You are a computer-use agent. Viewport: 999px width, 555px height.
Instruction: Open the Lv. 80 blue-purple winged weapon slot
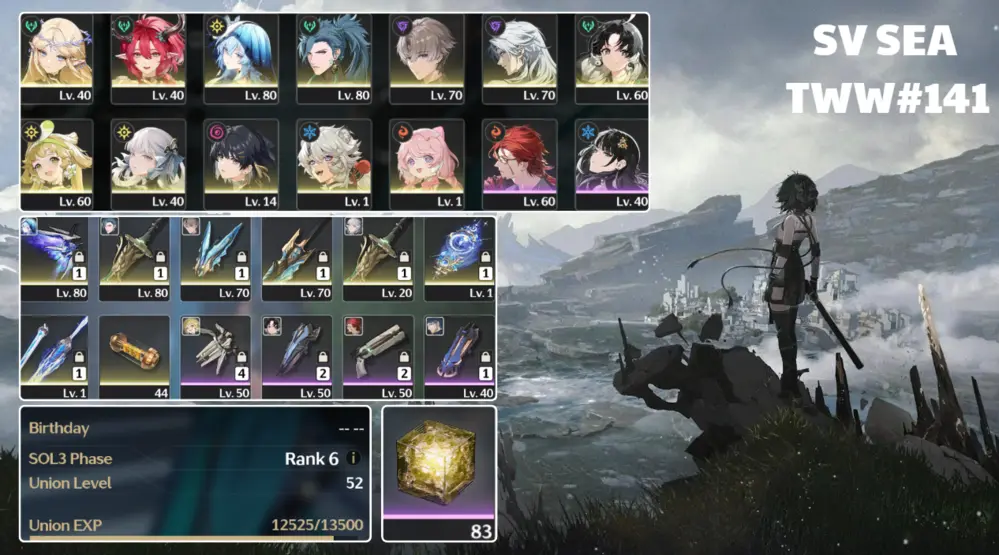tap(54, 257)
